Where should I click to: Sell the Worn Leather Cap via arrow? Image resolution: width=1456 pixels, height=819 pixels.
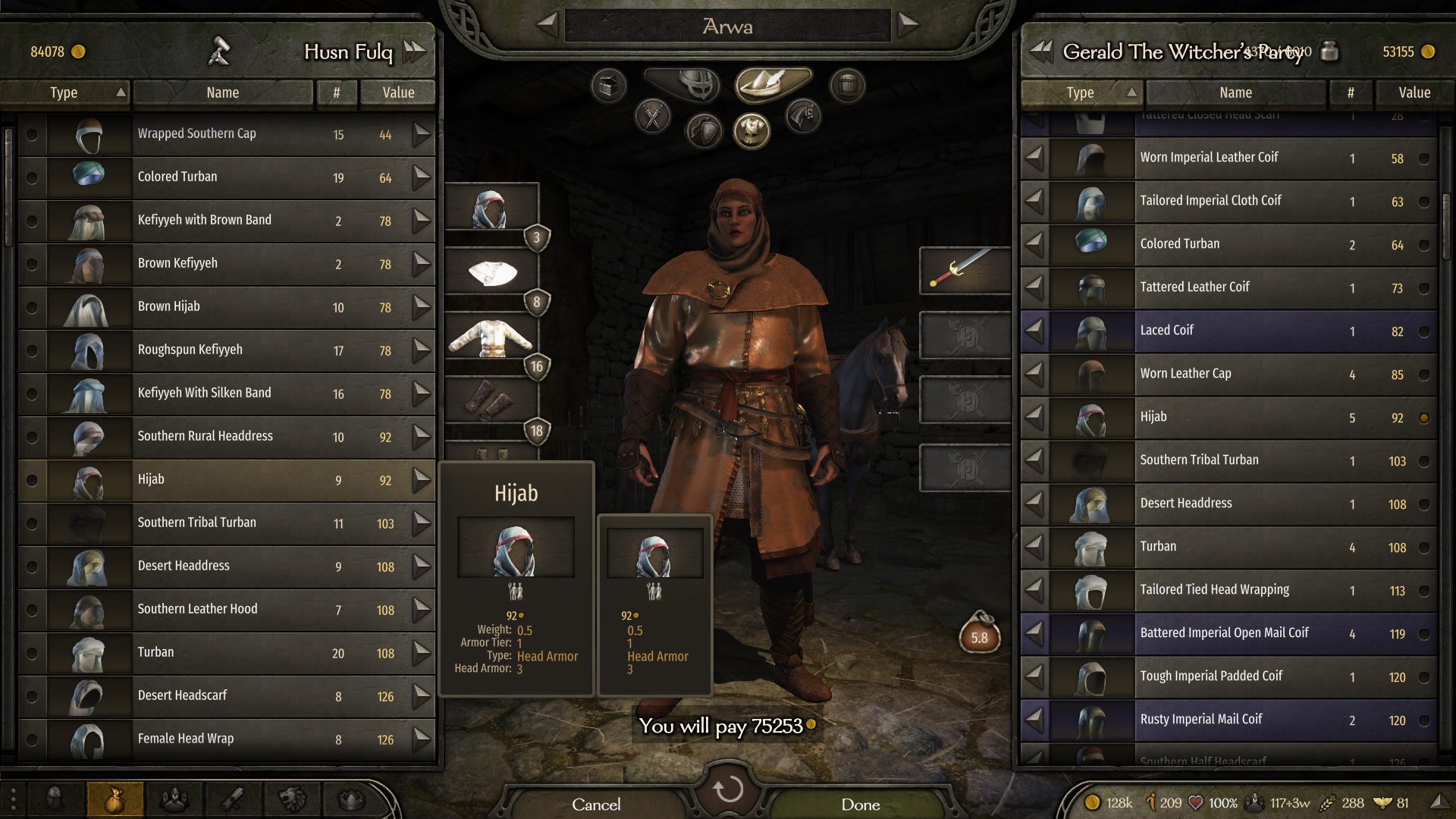click(x=1034, y=374)
